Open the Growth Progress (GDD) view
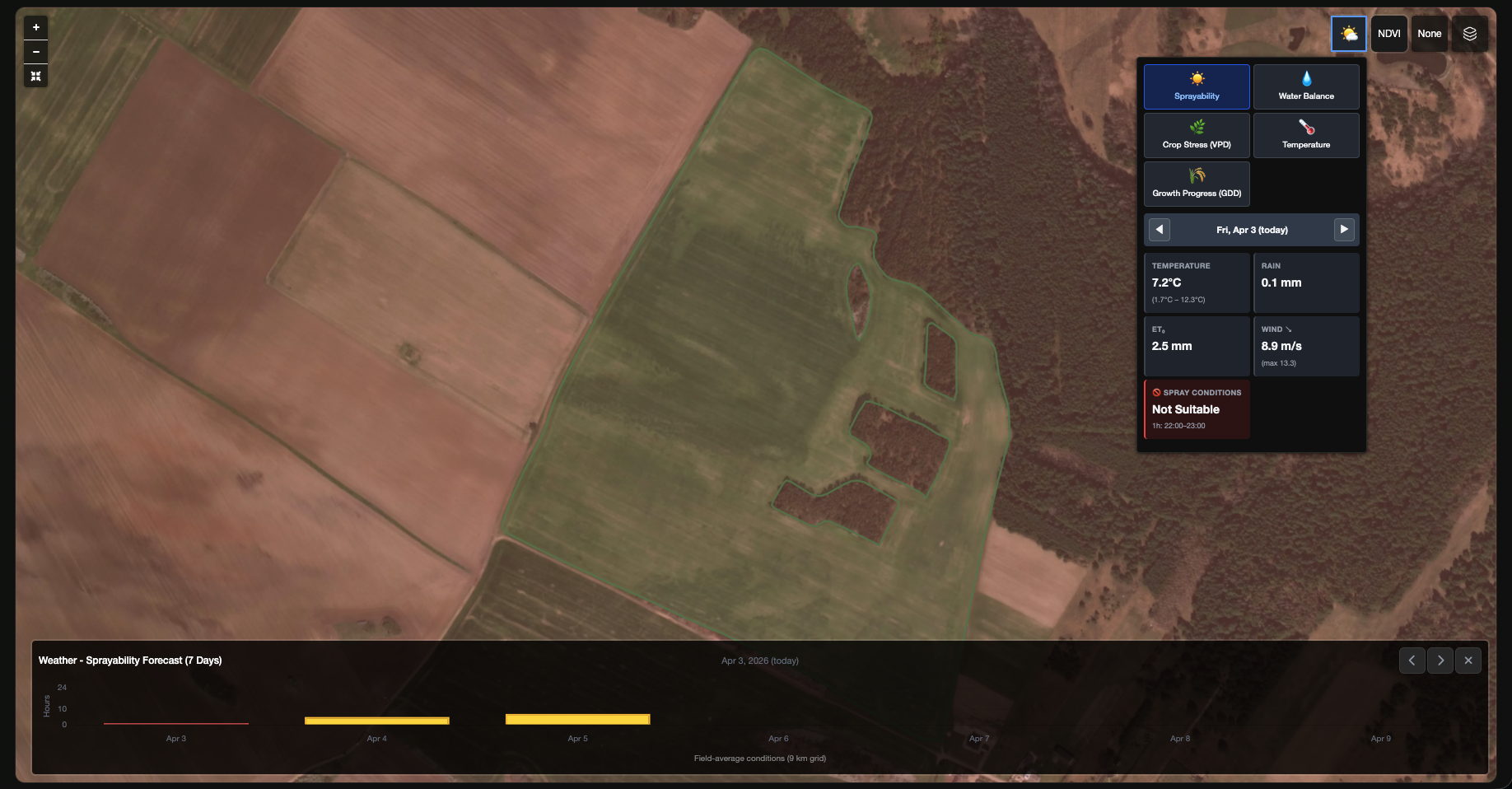This screenshot has width=1512, height=789. point(1196,184)
